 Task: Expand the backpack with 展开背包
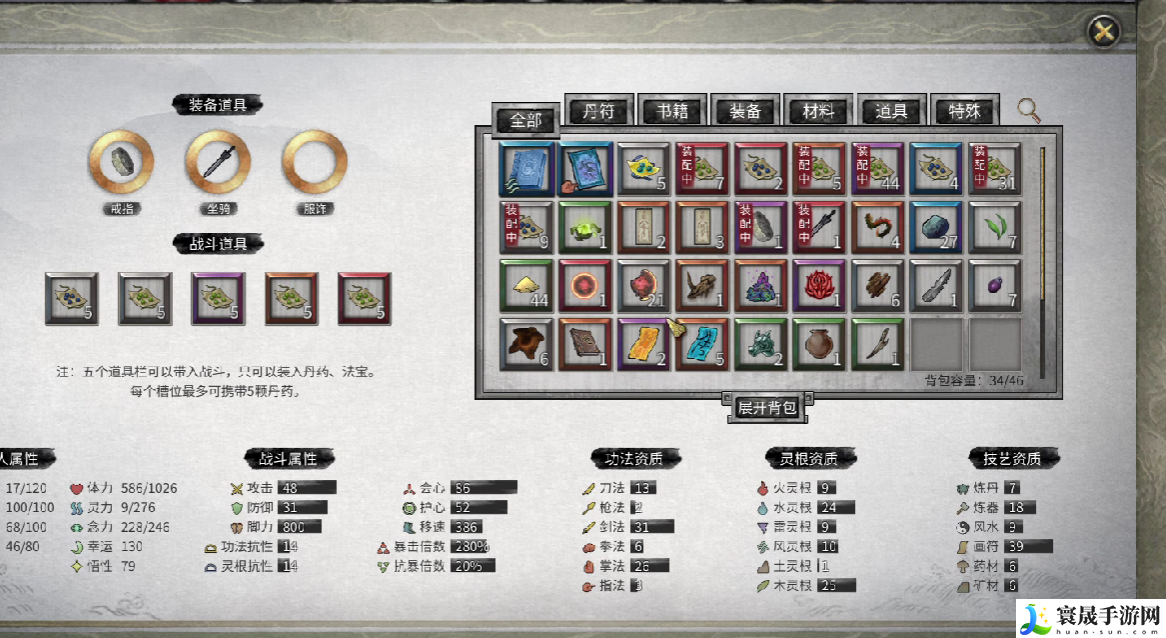point(767,407)
